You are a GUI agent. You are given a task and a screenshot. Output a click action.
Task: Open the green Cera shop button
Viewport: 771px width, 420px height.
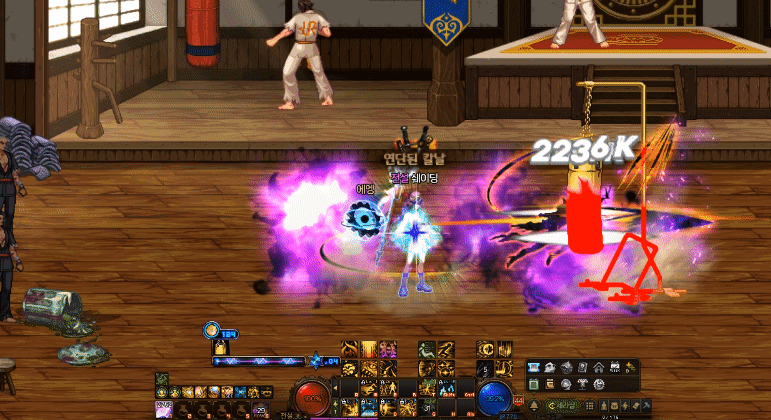pyautogui.click(x=562, y=405)
